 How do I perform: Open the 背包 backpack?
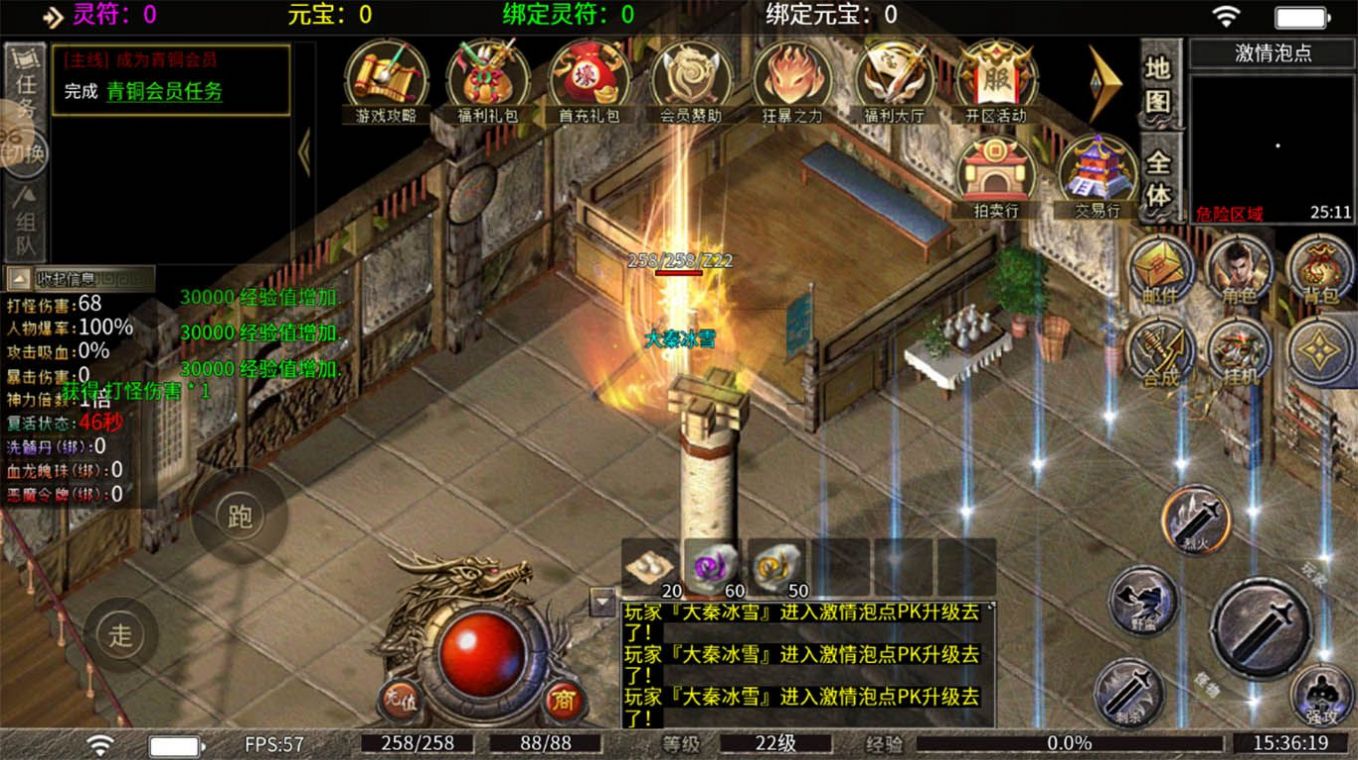[x=1320, y=267]
